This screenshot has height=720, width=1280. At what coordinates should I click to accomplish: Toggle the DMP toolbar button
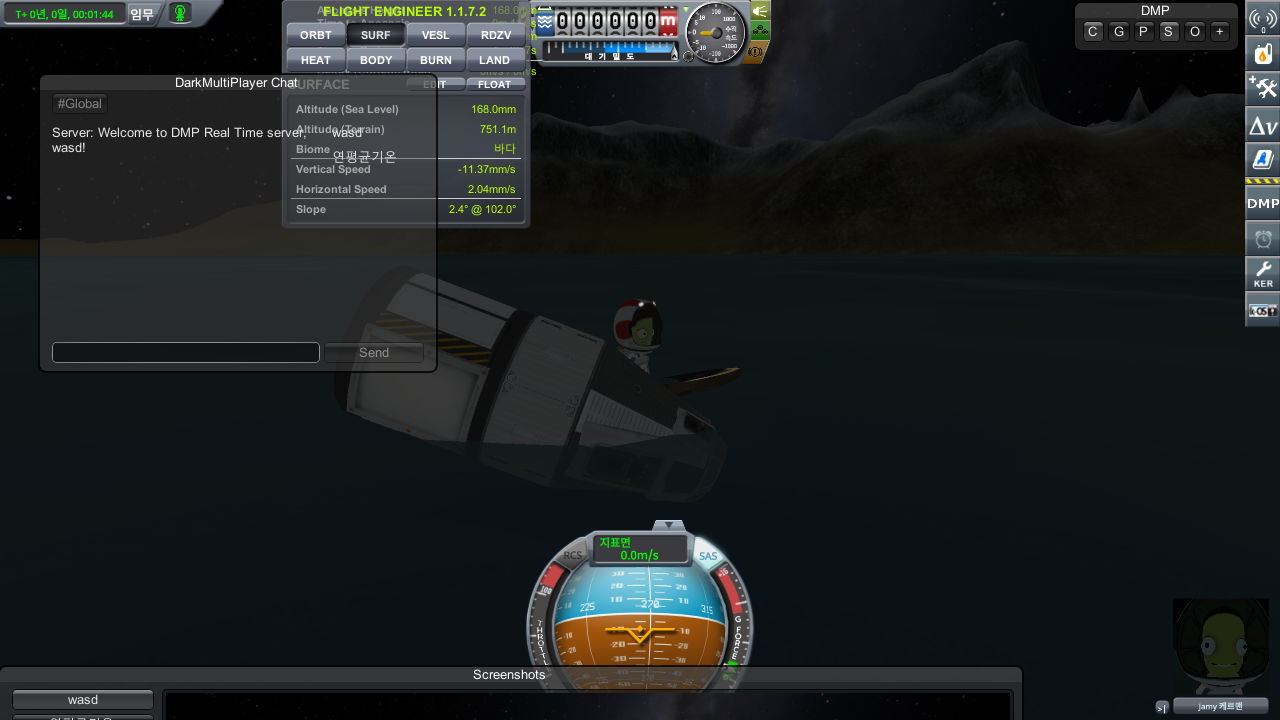tap(1263, 203)
